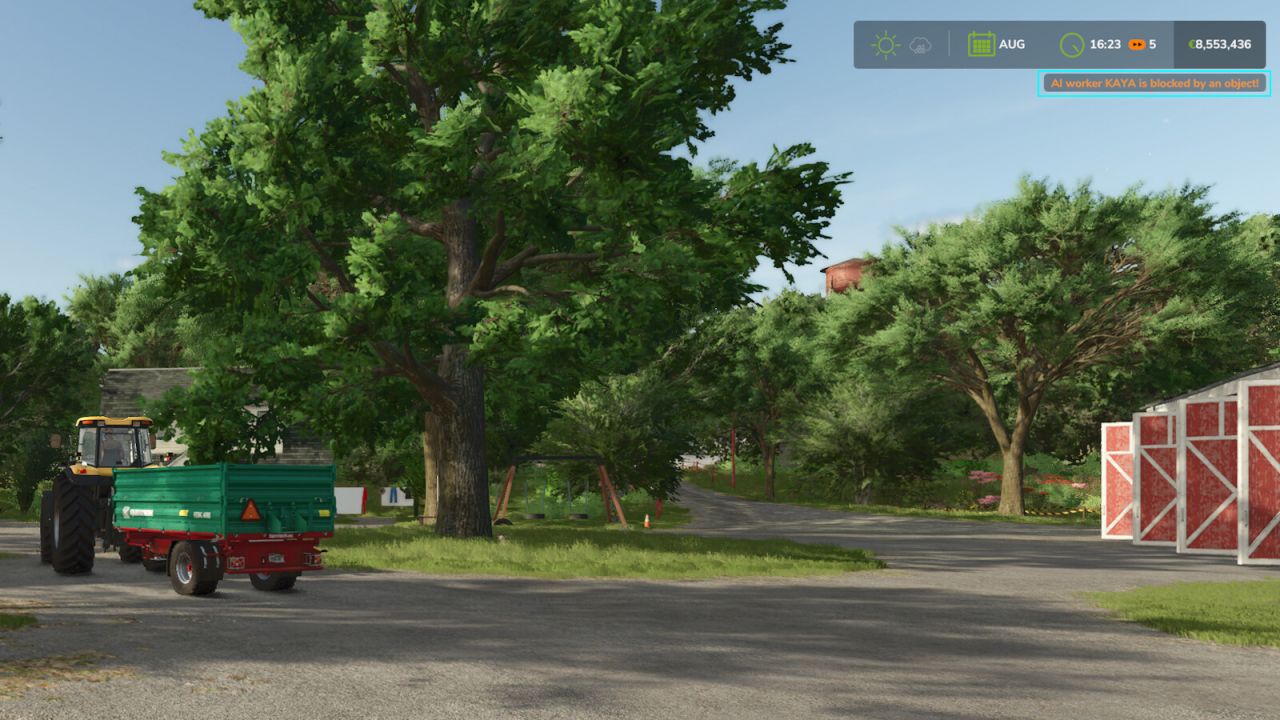Click the warning triangle on the trailer rear
This screenshot has height=720, width=1280.
[x=249, y=511]
